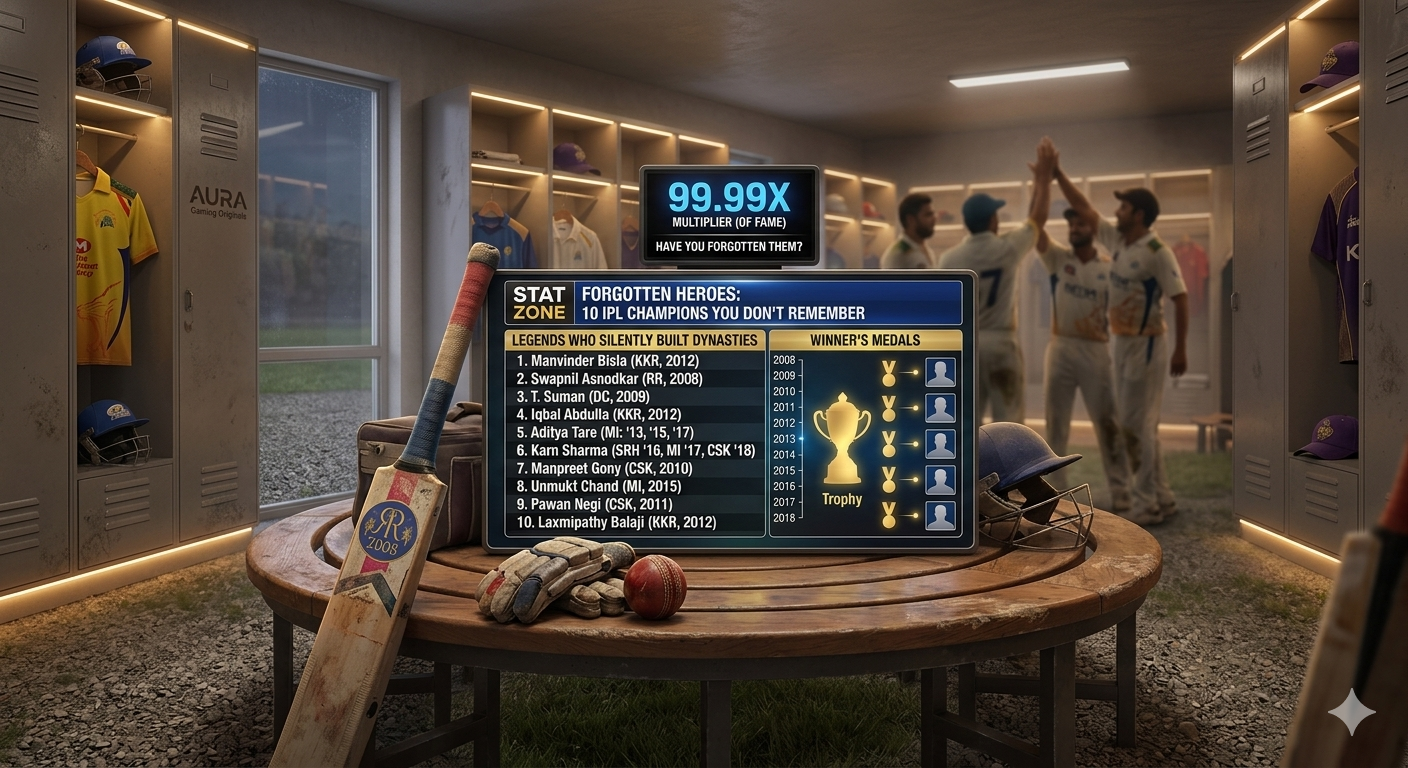Viewport: 1408px width, 768px height.
Task: Choose the Laxmipathy Balaji row
Action: [616, 522]
